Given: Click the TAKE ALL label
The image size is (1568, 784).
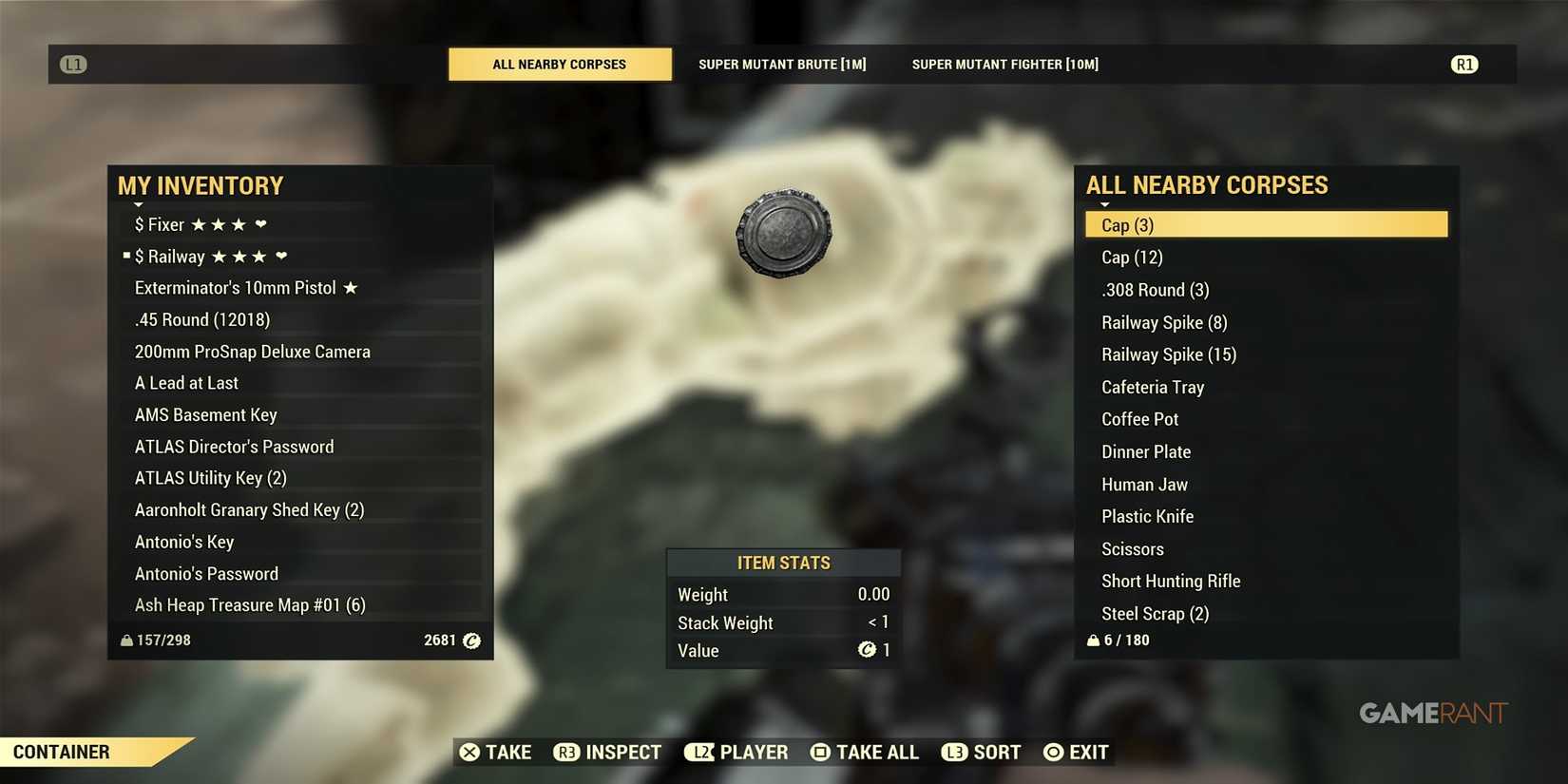Looking at the screenshot, I should (x=877, y=752).
